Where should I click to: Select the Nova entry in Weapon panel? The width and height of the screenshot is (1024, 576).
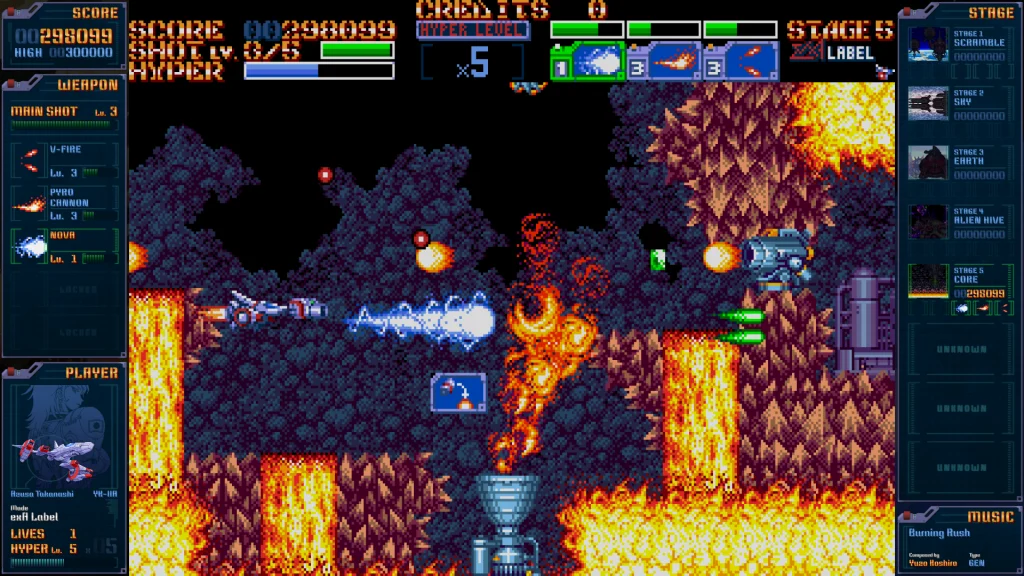(64, 246)
